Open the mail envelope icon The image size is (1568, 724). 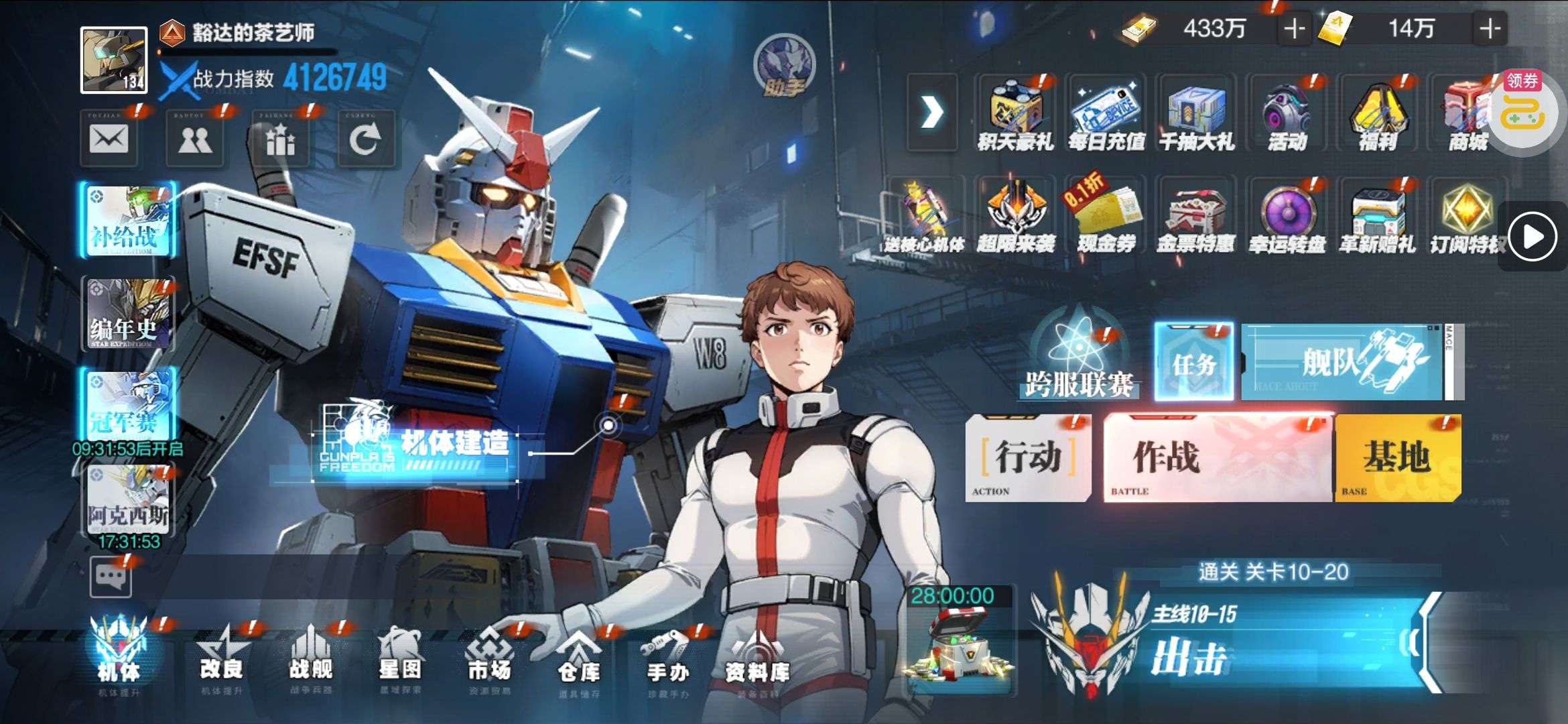[109, 139]
